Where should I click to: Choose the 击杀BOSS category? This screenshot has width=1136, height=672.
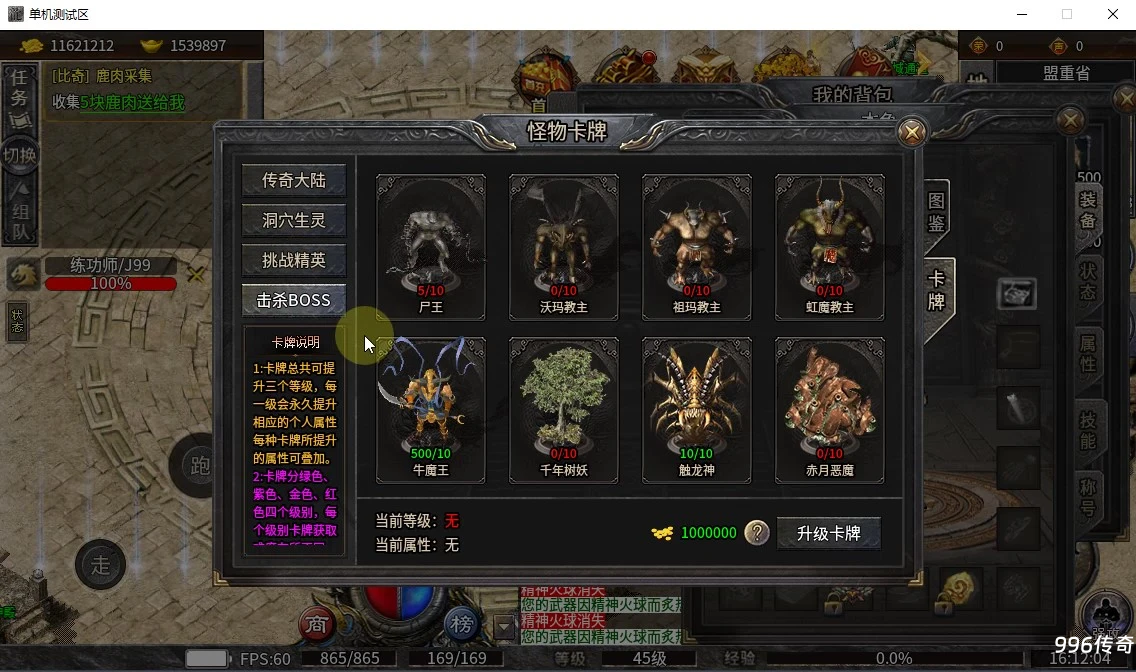pyautogui.click(x=293, y=300)
